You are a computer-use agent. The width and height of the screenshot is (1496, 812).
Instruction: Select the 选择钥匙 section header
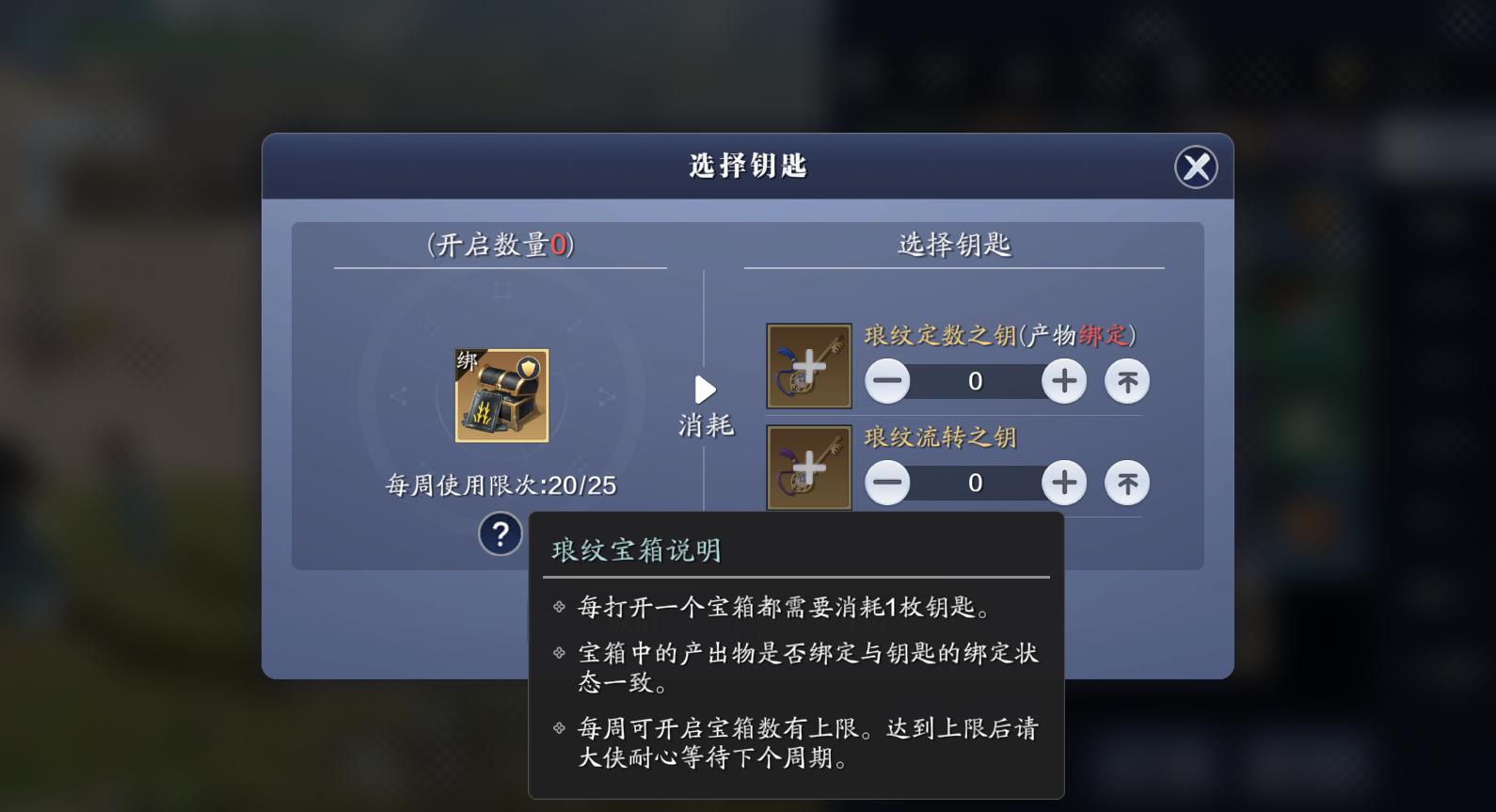pos(952,243)
